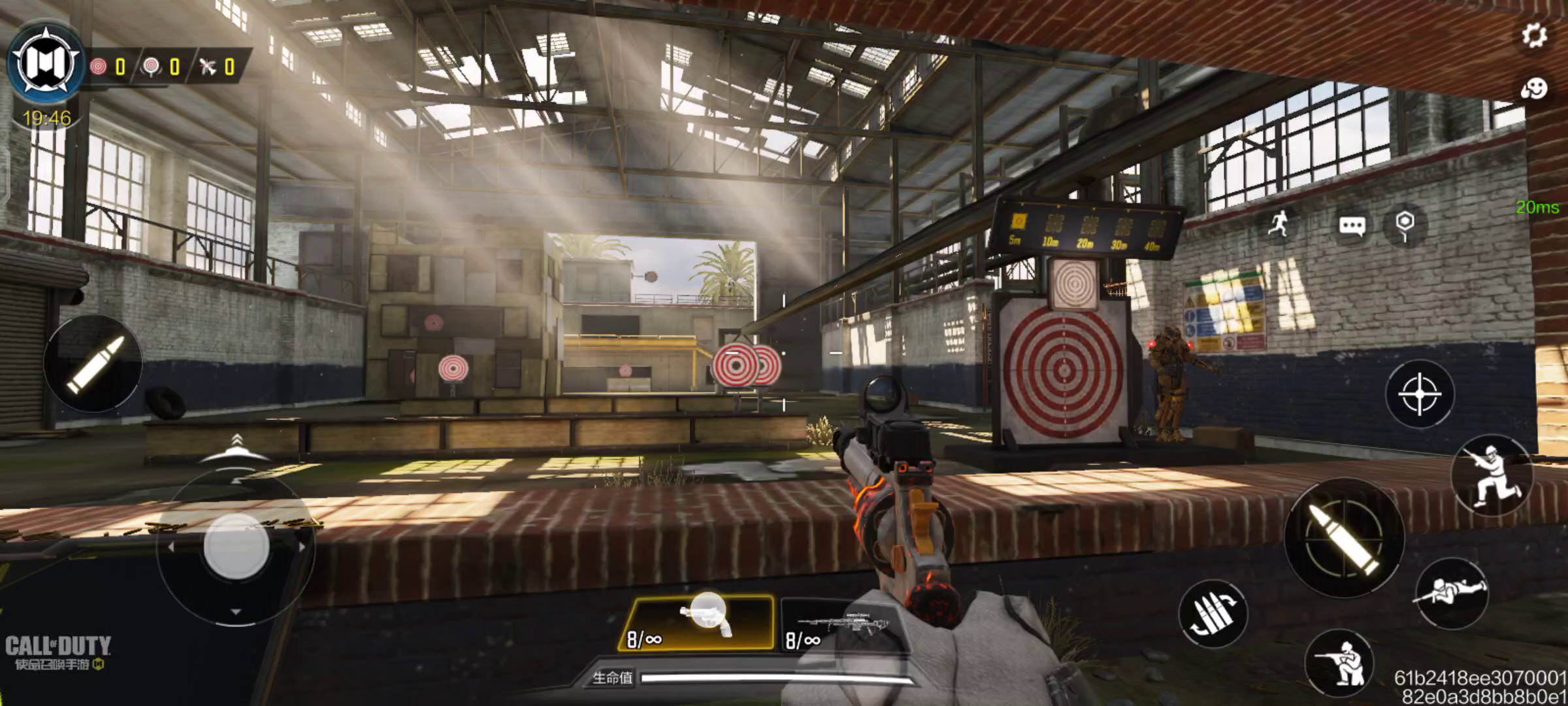The image size is (1568, 706).
Task: Touch the virtual movement joystick knob
Action: [236, 546]
